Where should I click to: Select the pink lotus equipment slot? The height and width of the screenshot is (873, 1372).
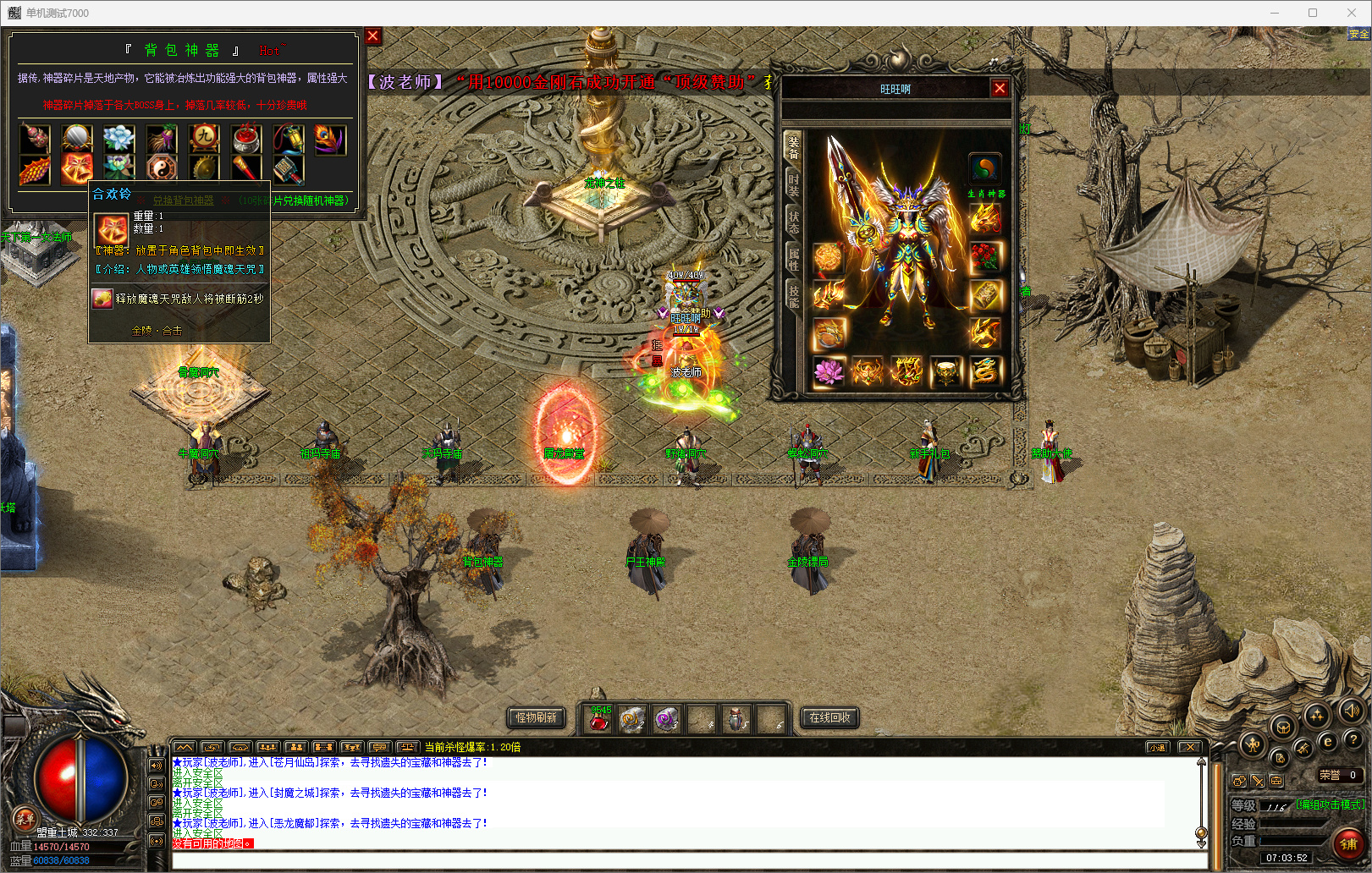coord(829,371)
